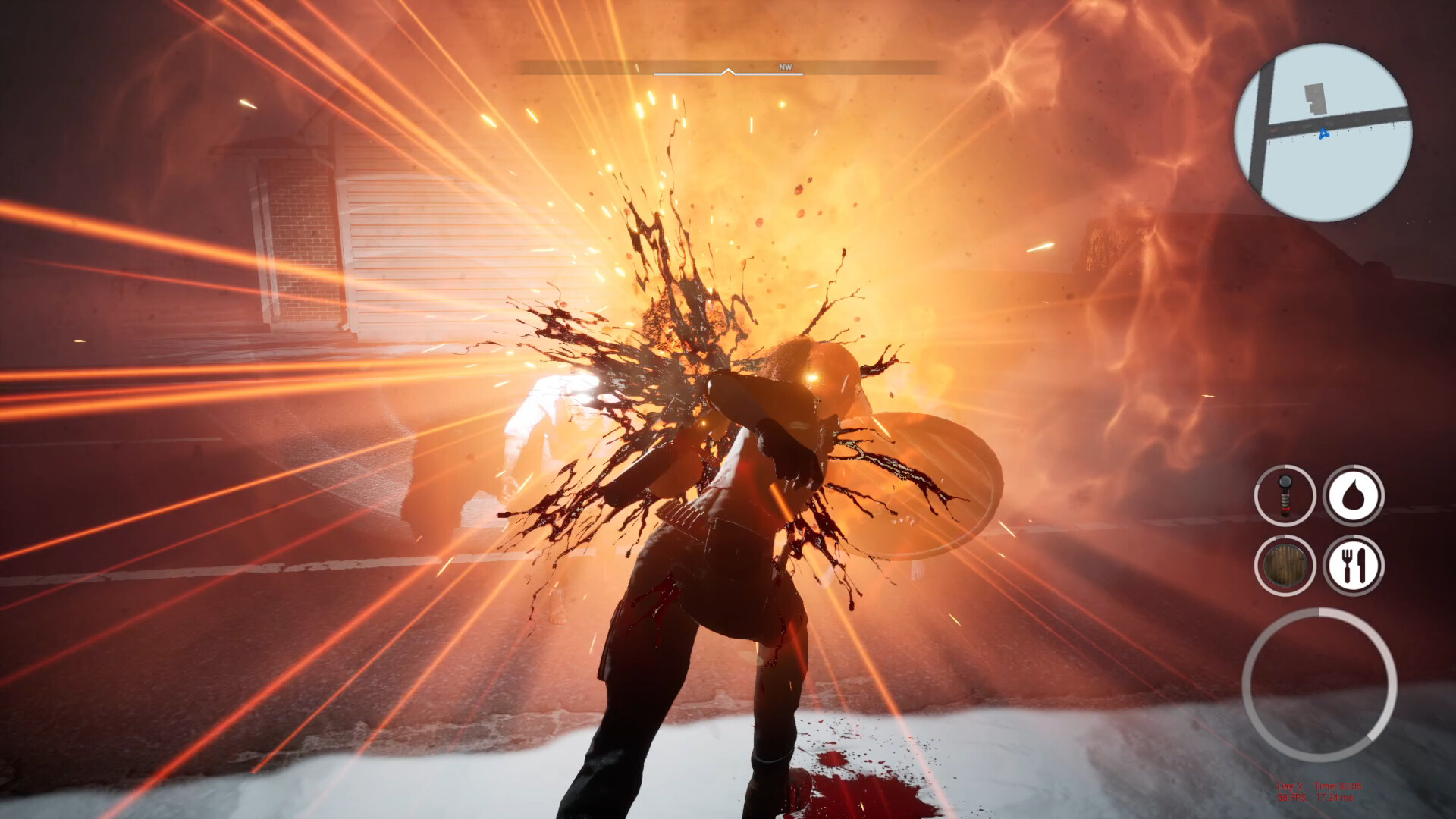Select the wooden round shield slot

click(x=1285, y=565)
